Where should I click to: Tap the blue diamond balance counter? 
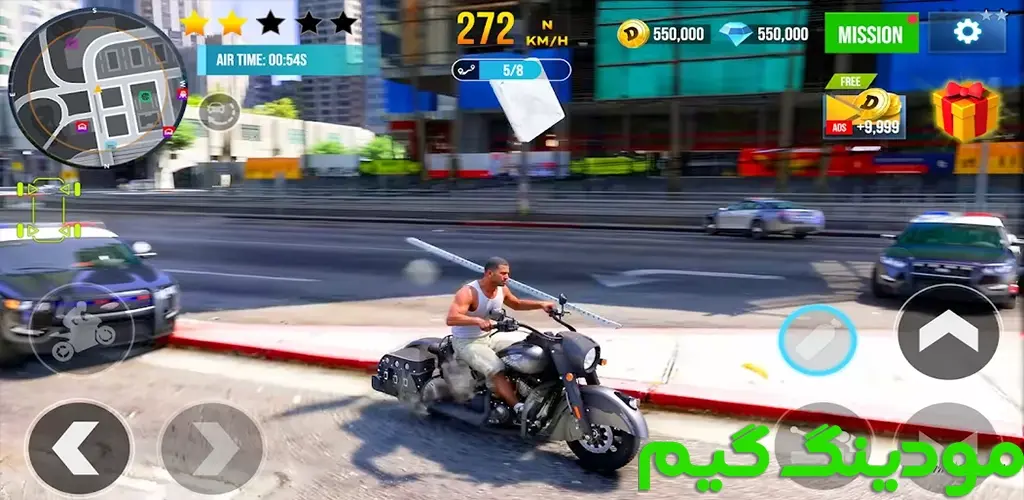click(x=764, y=33)
